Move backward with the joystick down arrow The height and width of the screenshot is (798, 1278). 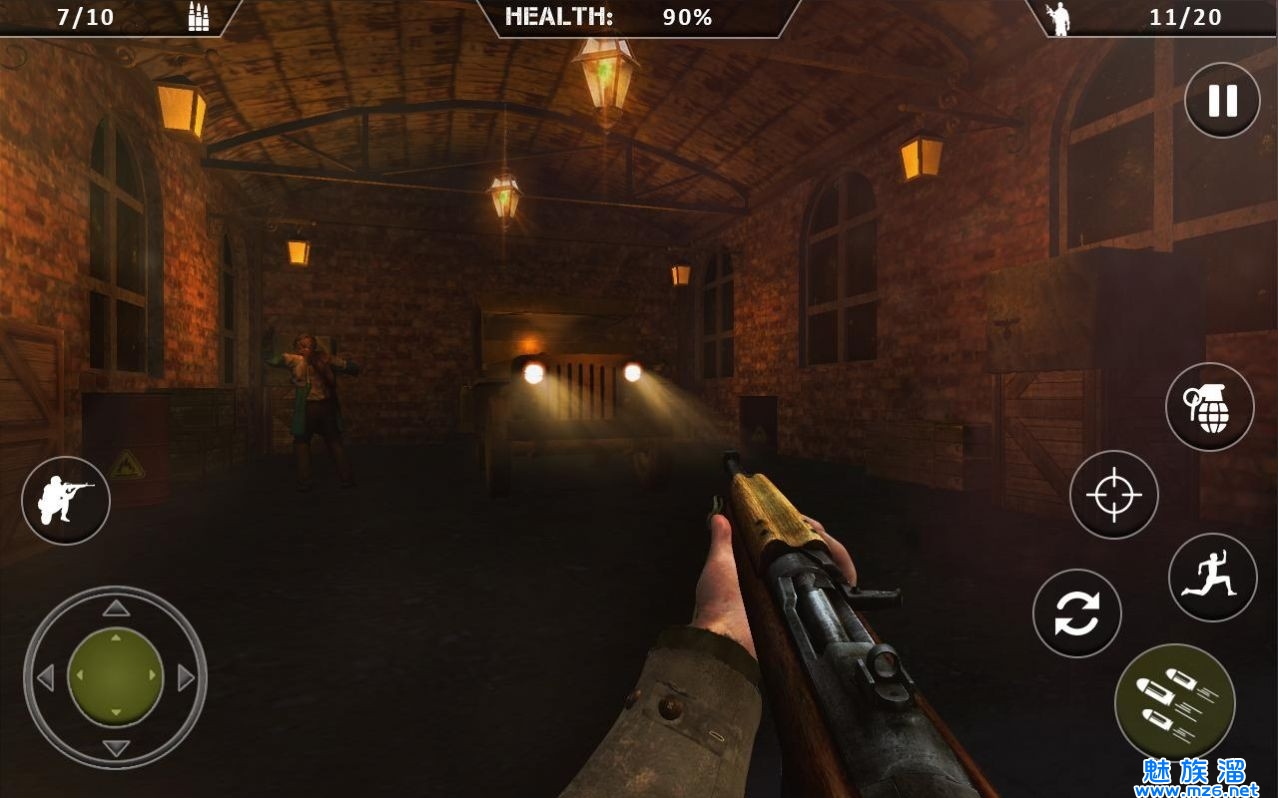(x=116, y=748)
